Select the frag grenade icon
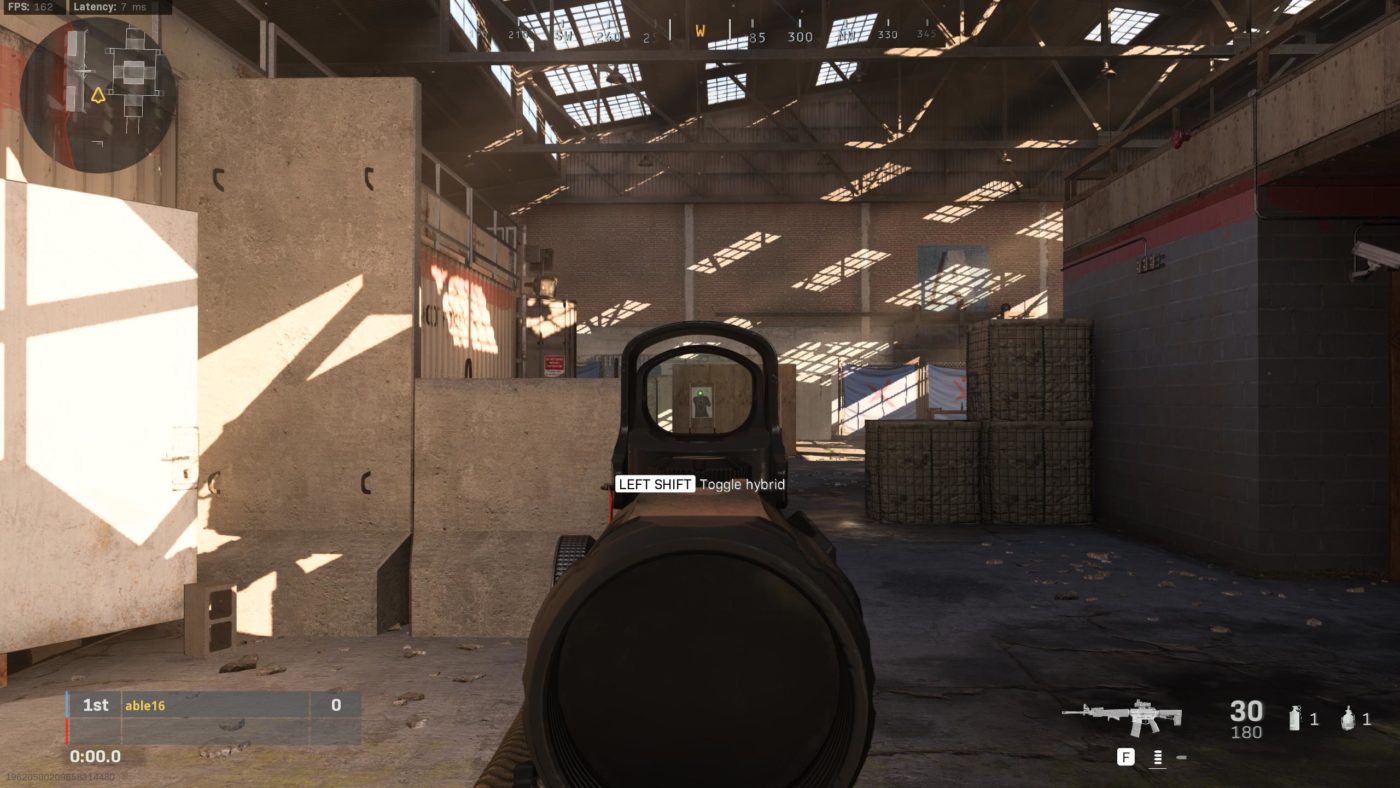Viewport: 1400px width, 788px height. click(x=1348, y=718)
